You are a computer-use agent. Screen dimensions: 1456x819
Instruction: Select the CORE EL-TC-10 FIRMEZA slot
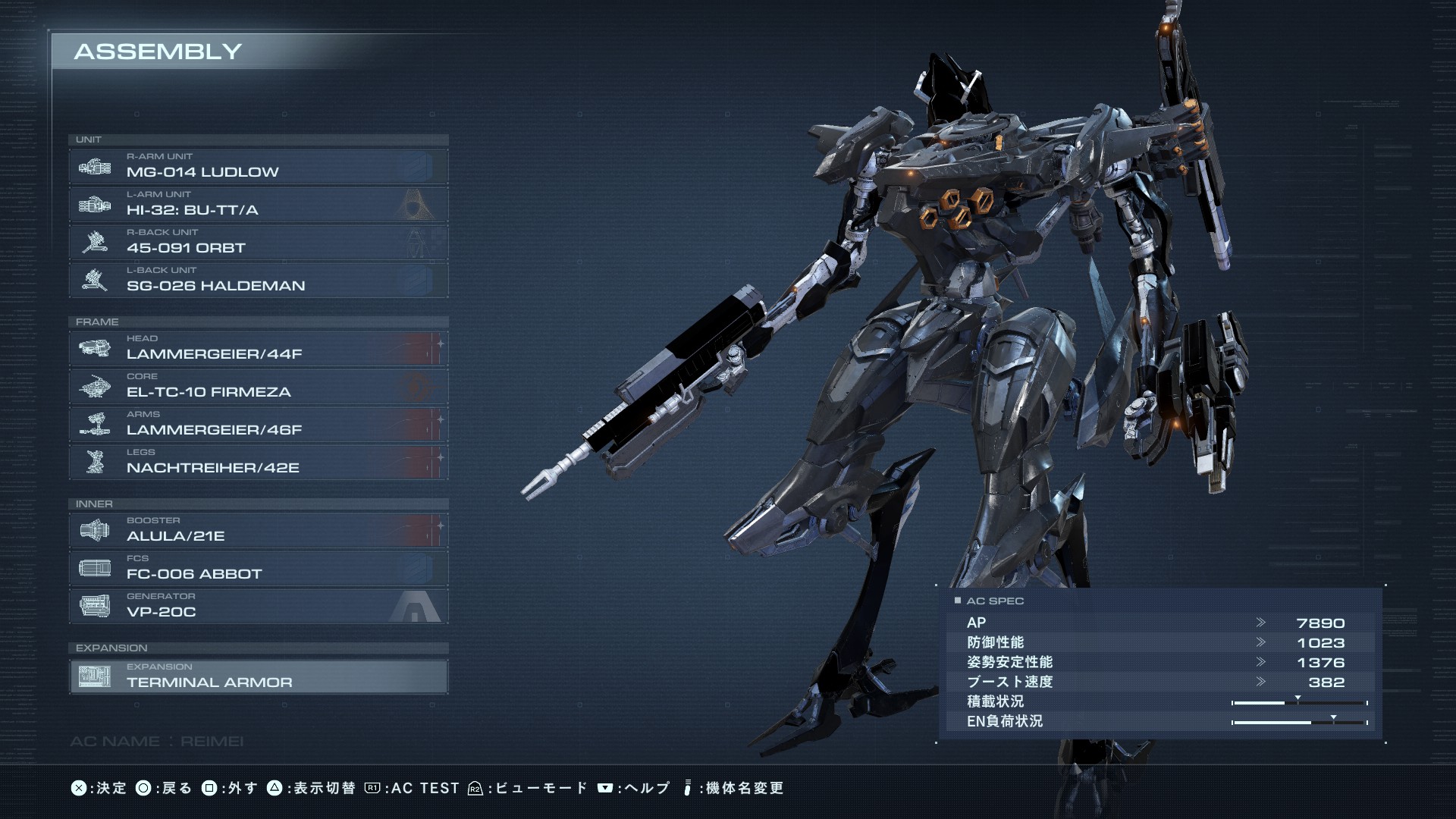click(258, 386)
